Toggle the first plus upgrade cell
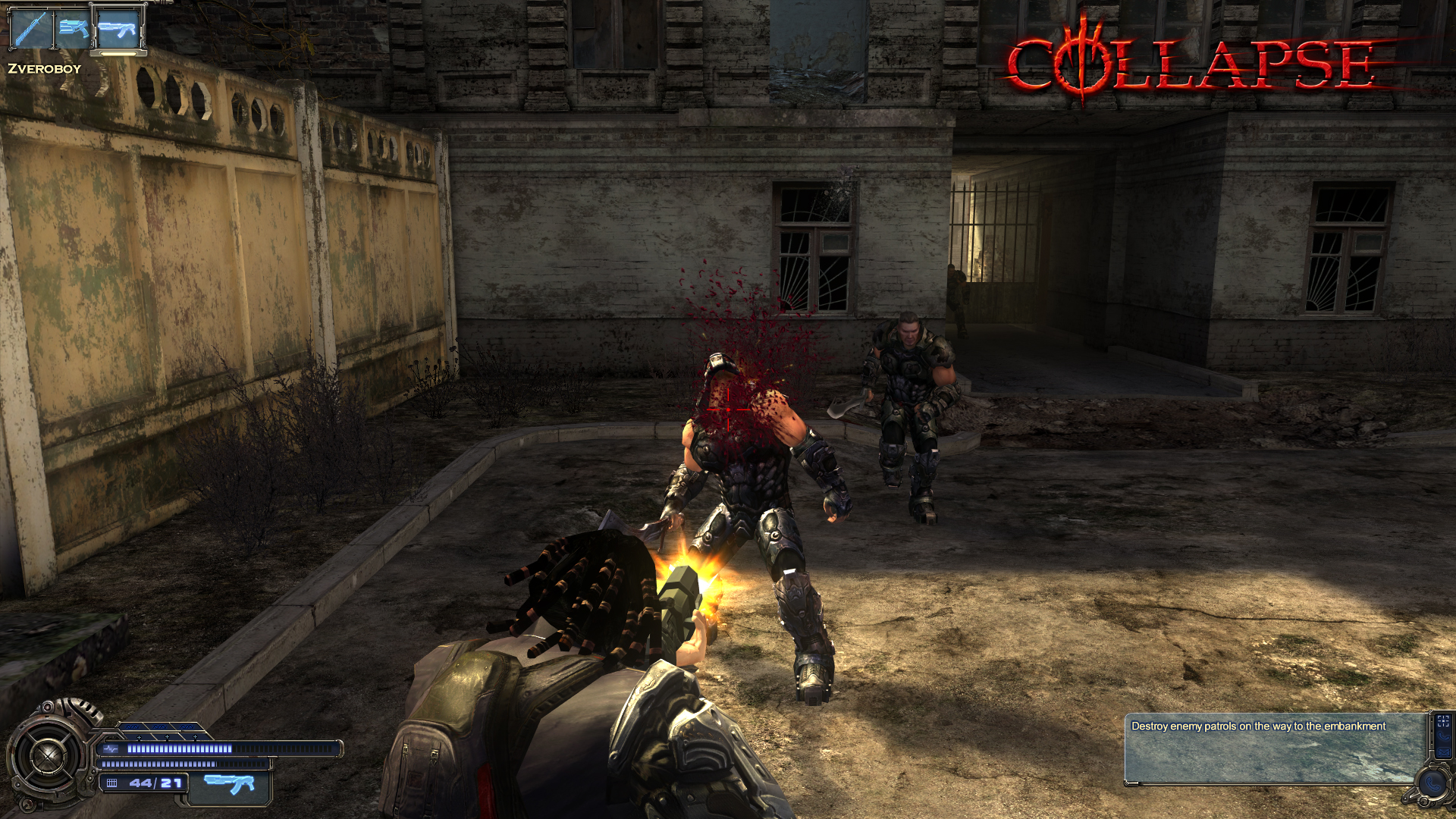The width and height of the screenshot is (1456, 819). coord(139,737)
